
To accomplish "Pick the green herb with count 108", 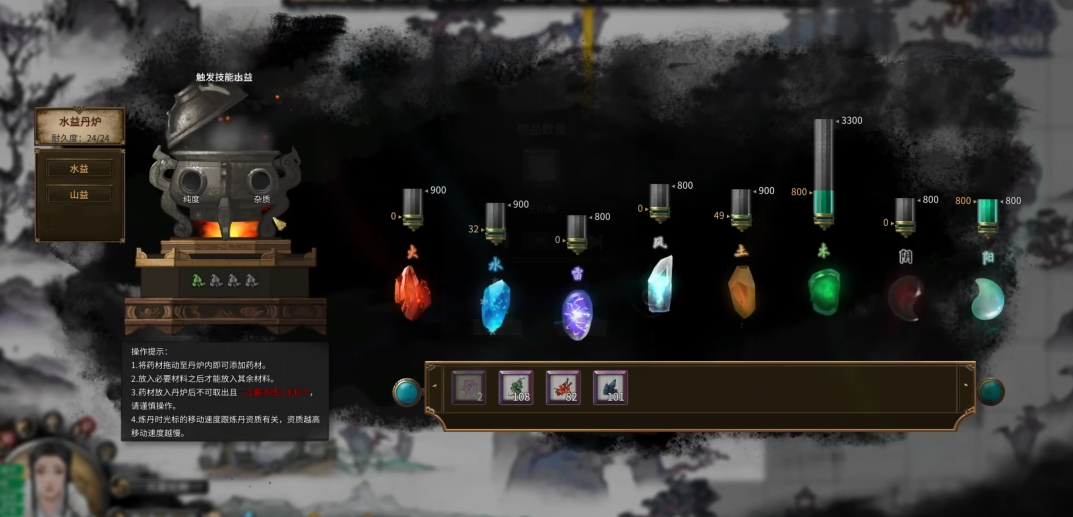I will click(516, 387).
